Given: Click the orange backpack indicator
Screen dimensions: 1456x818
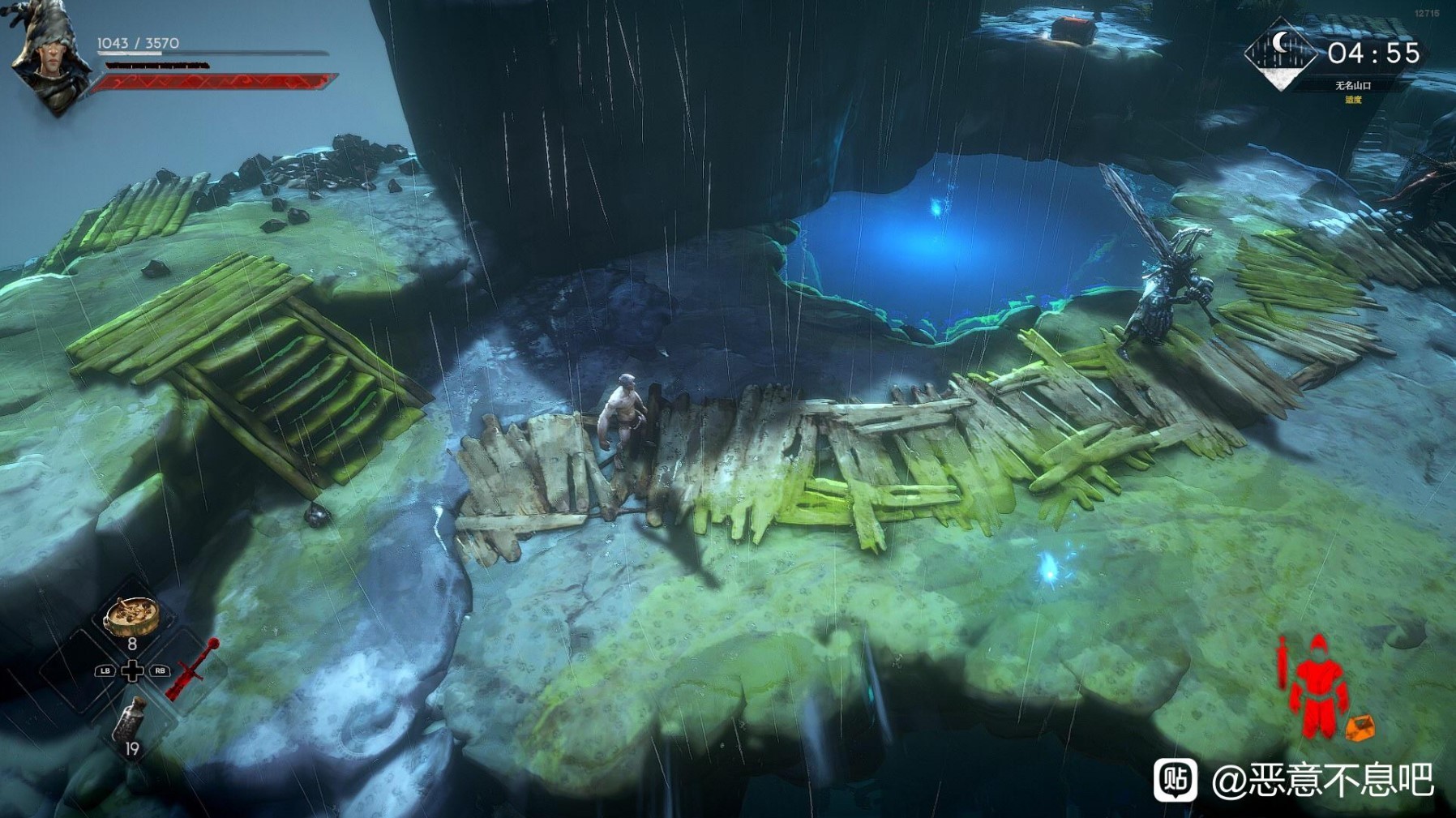Looking at the screenshot, I should [x=1360, y=727].
